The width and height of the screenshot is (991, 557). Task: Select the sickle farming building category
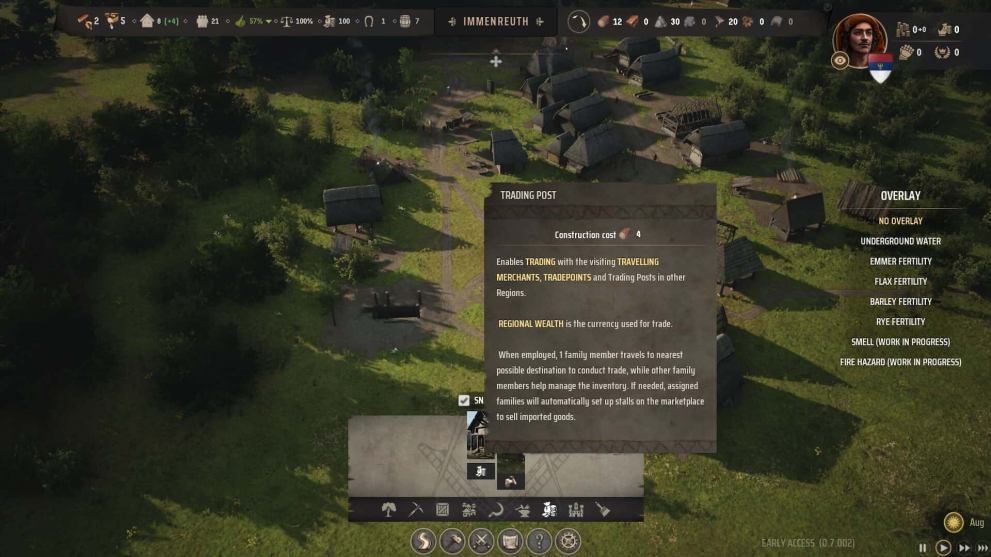click(x=496, y=510)
